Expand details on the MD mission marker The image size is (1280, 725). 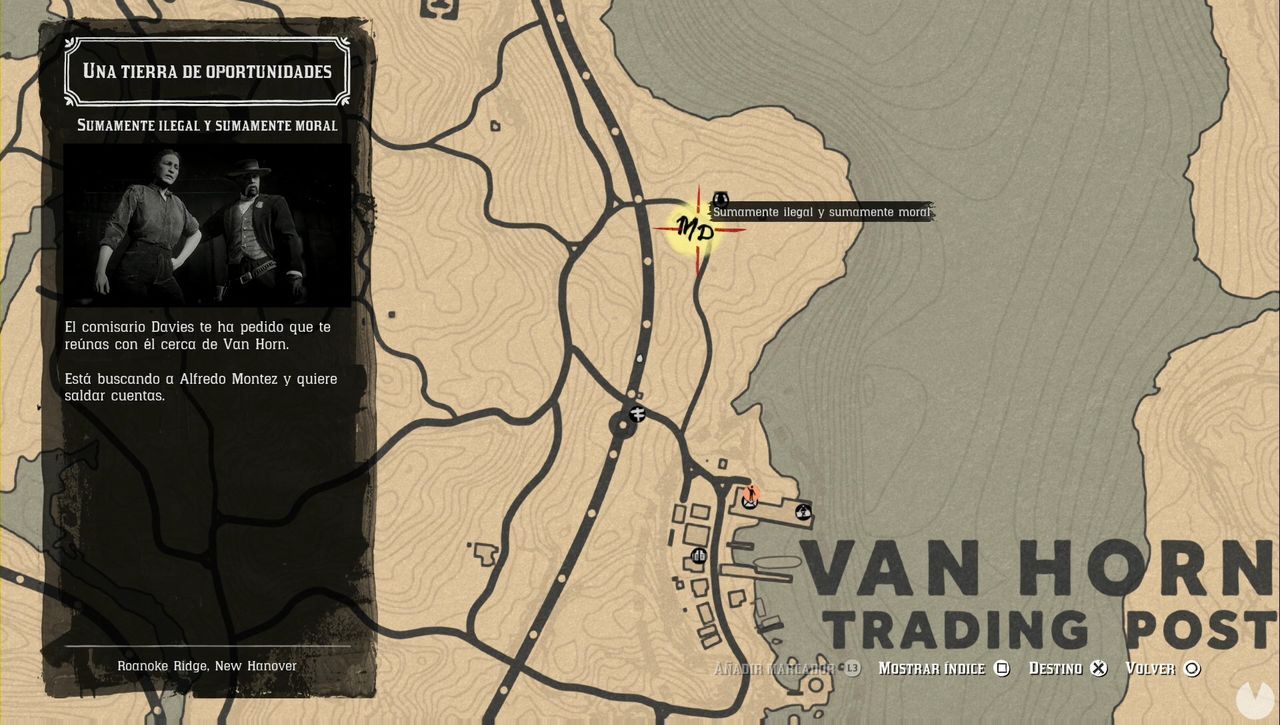pyautogui.click(x=697, y=229)
